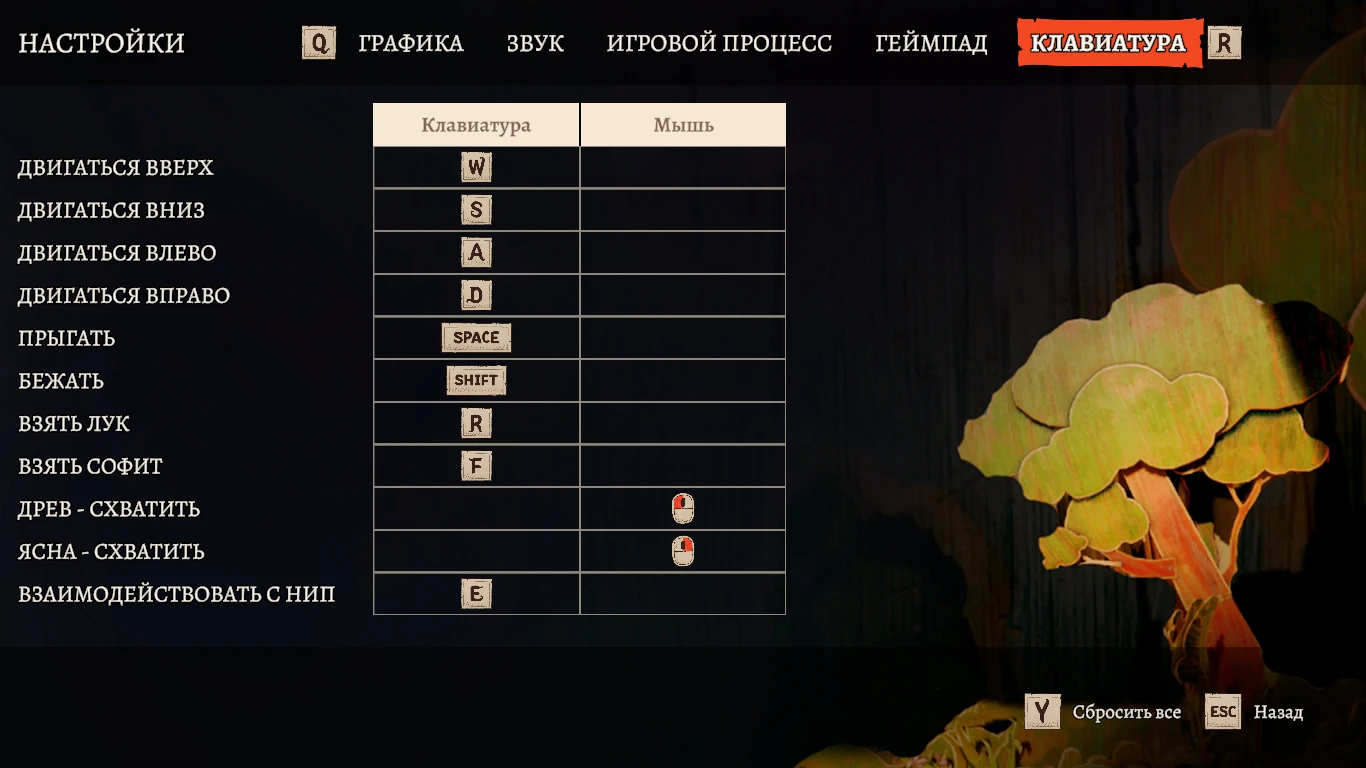The image size is (1366, 768).
Task: Select the R key binding for Взять лук
Action: click(475, 423)
